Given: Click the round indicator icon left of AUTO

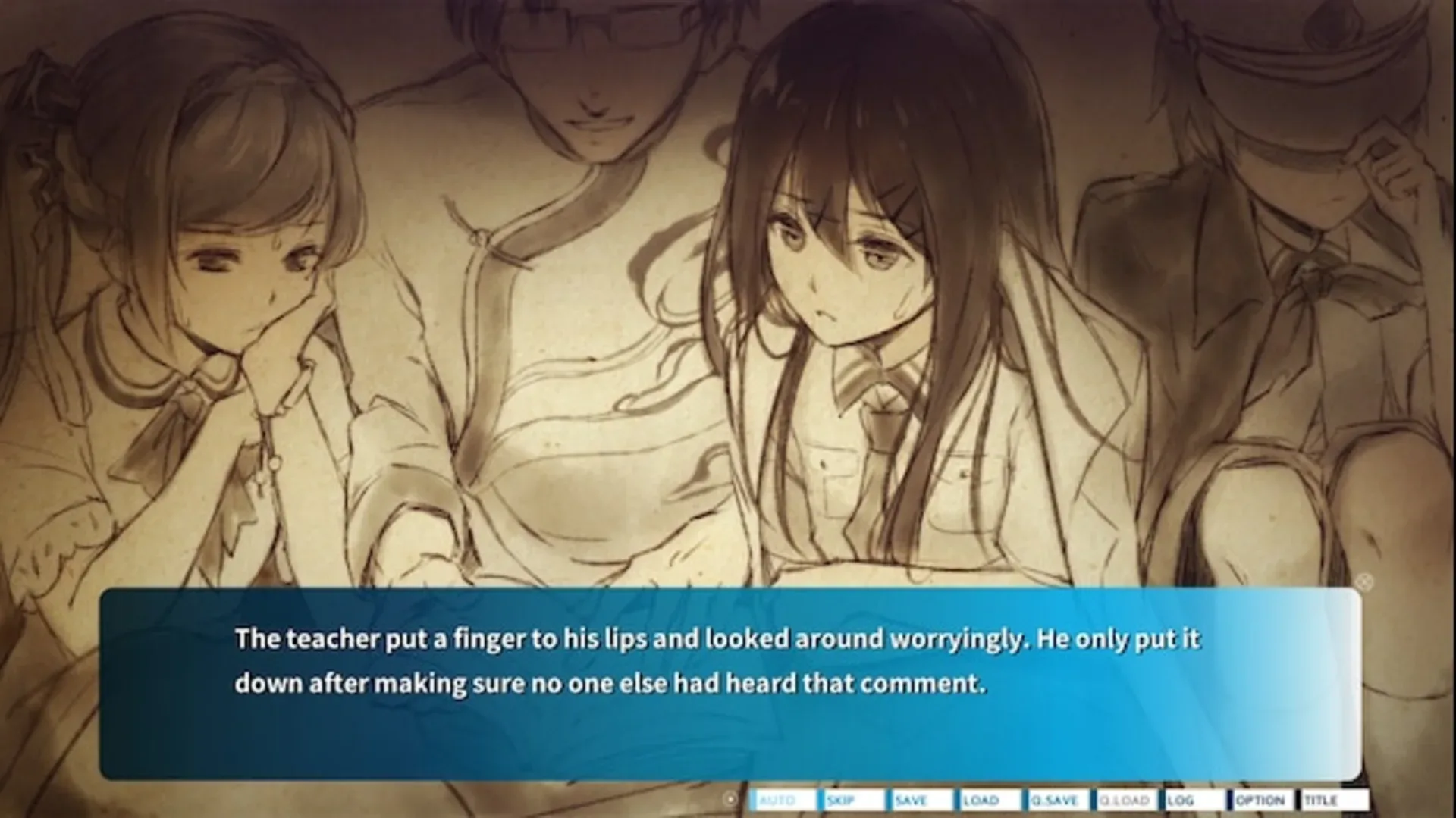Looking at the screenshot, I should 730,798.
